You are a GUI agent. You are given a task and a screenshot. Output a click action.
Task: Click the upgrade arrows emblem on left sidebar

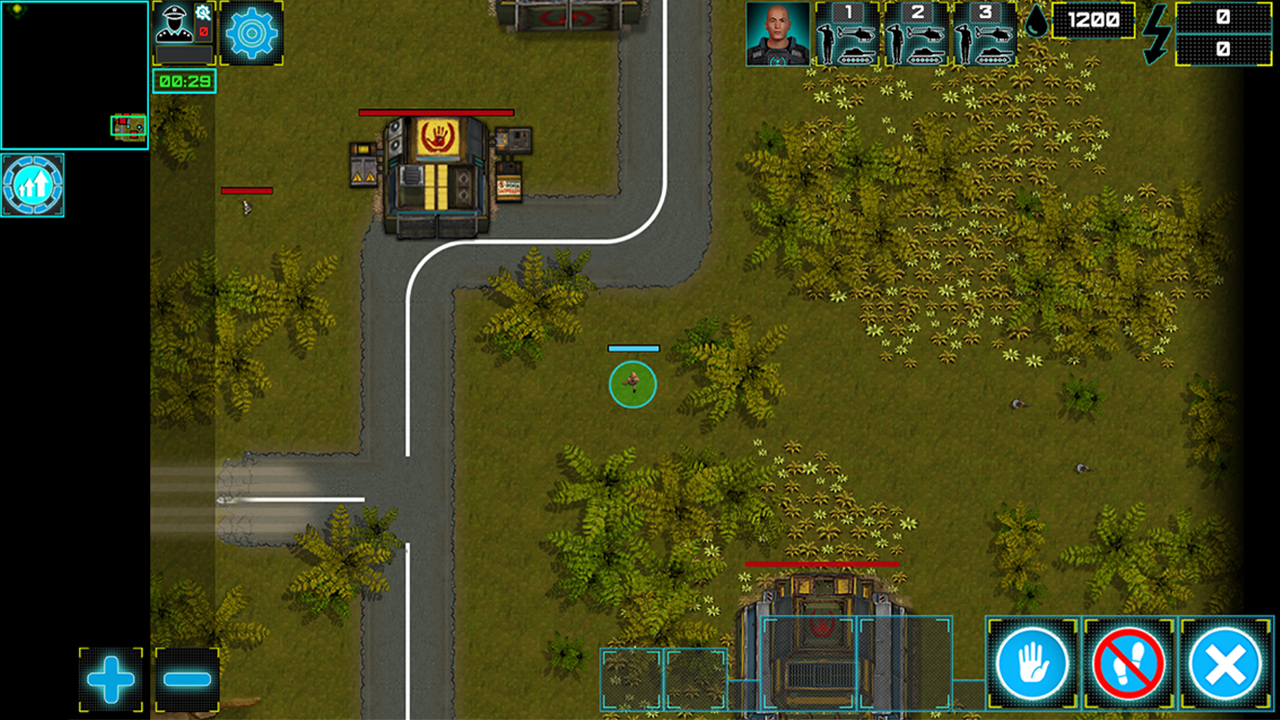click(33, 185)
